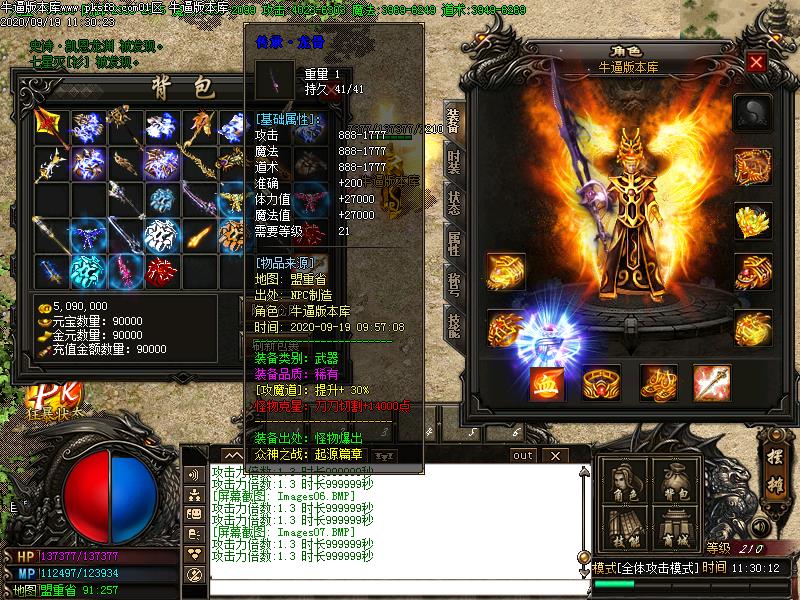
Task: Select the equipped golden belt slot
Action: (602, 383)
